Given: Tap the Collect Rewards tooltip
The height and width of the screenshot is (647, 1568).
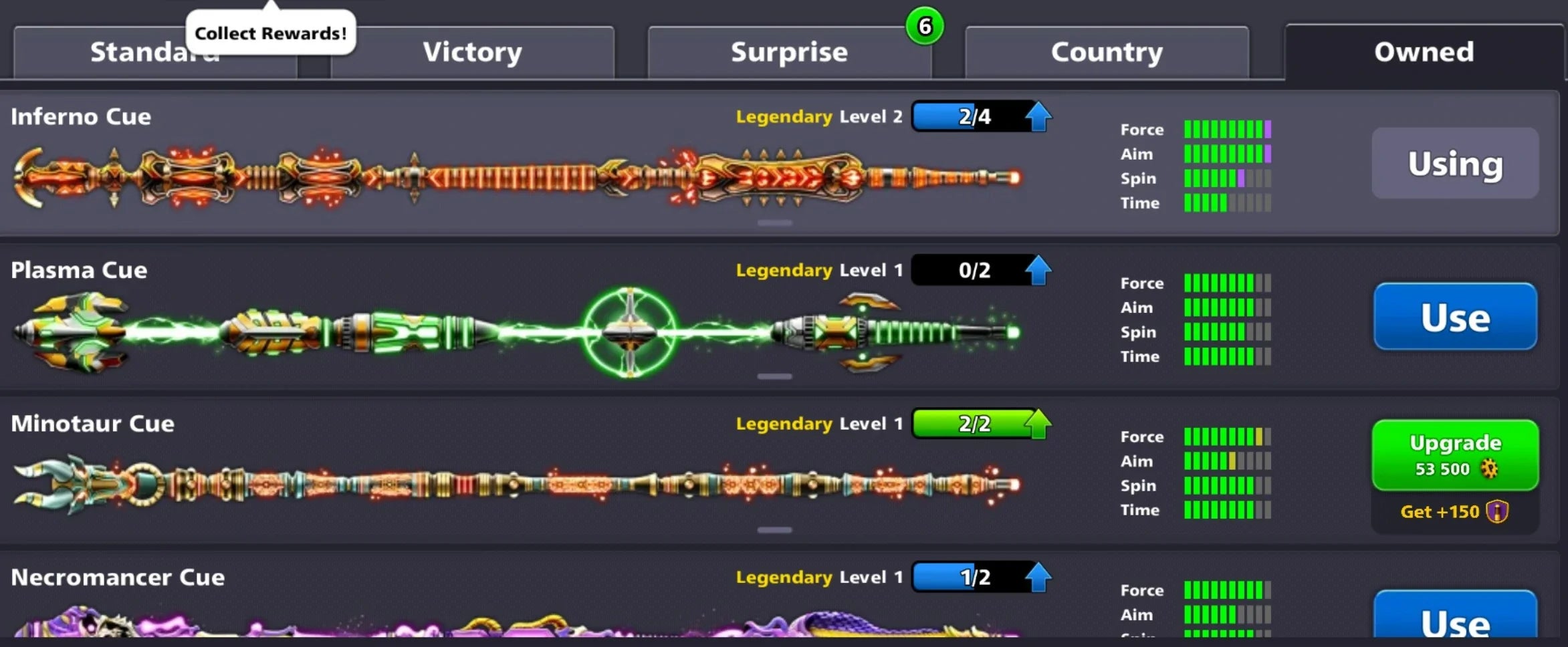Looking at the screenshot, I should (269, 31).
